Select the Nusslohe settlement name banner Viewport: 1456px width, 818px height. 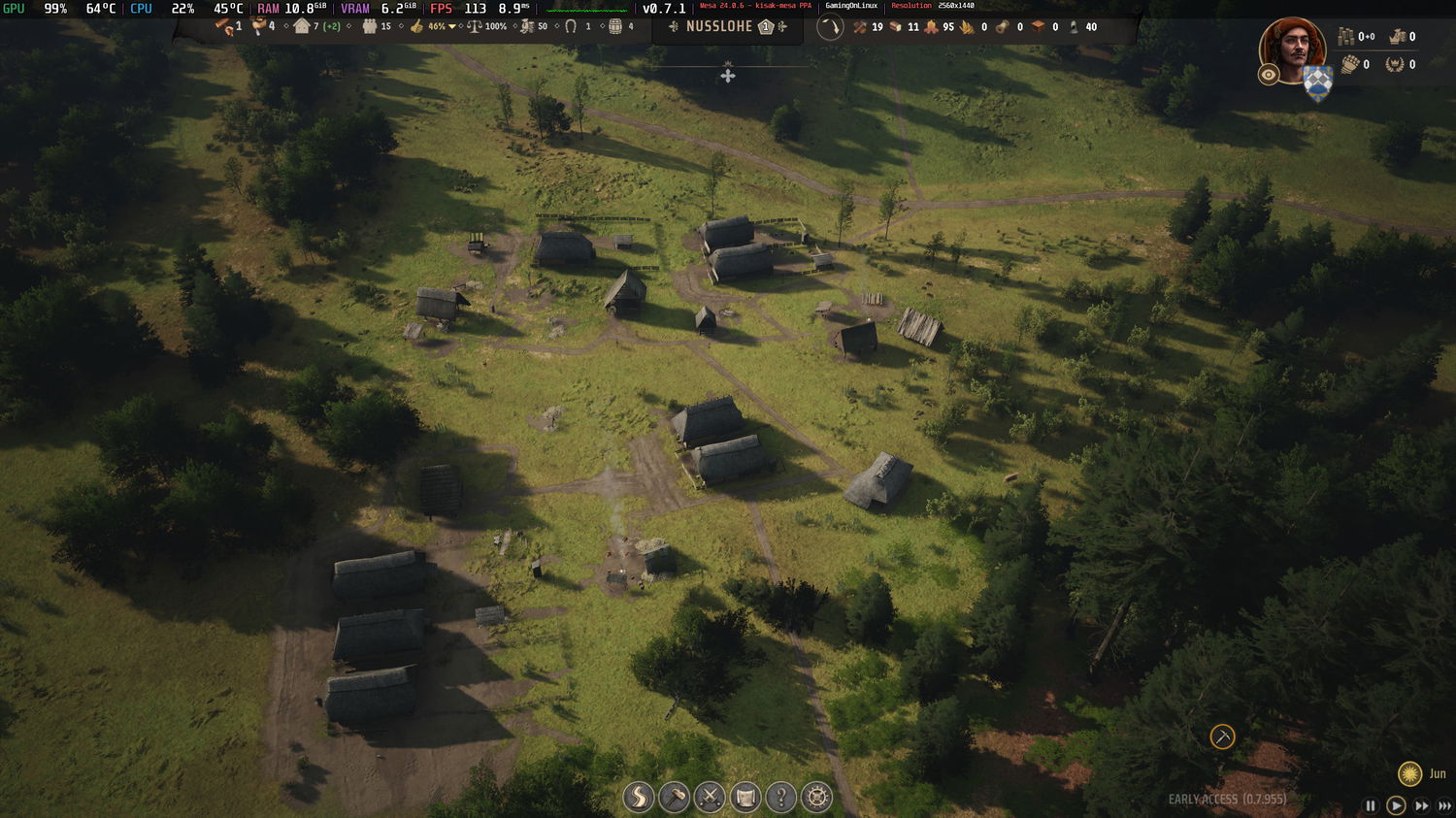[x=719, y=26]
